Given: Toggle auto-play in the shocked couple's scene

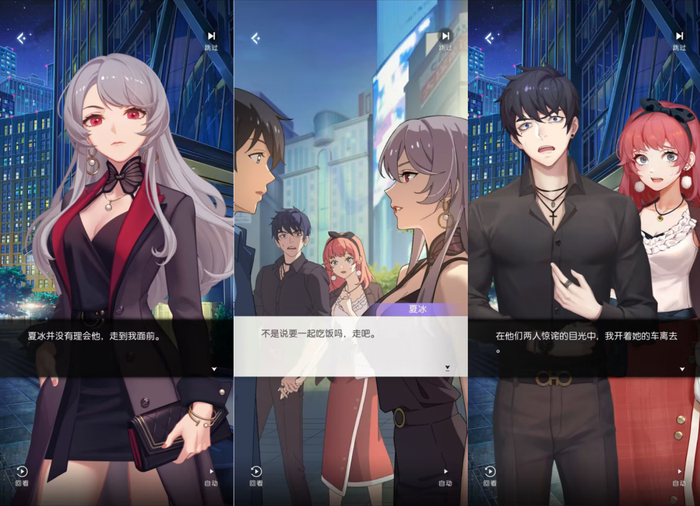Looking at the screenshot, I should pyautogui.click(x=680, y=473).
